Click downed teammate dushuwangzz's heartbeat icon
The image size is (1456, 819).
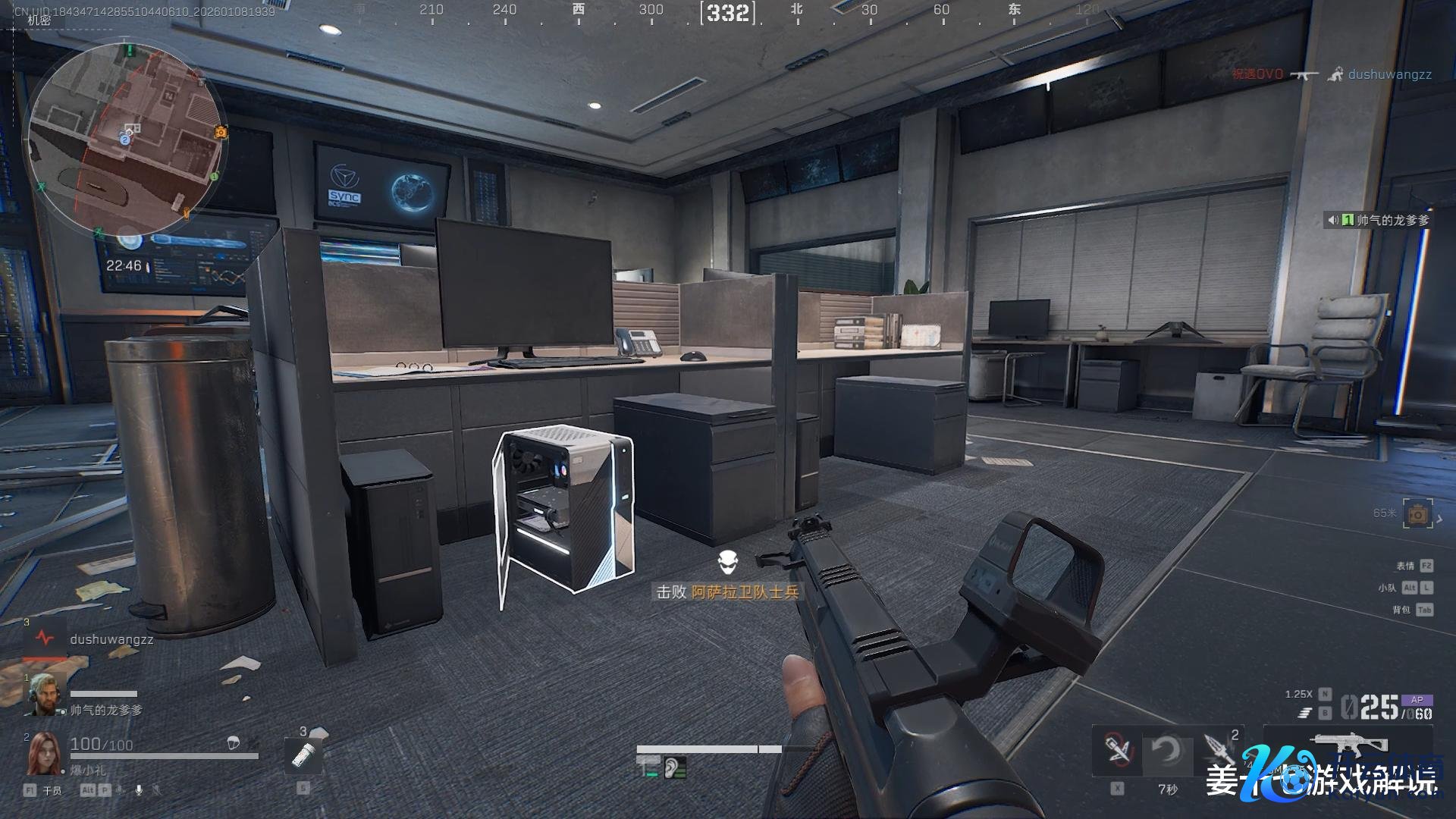[x=44, y=639]
